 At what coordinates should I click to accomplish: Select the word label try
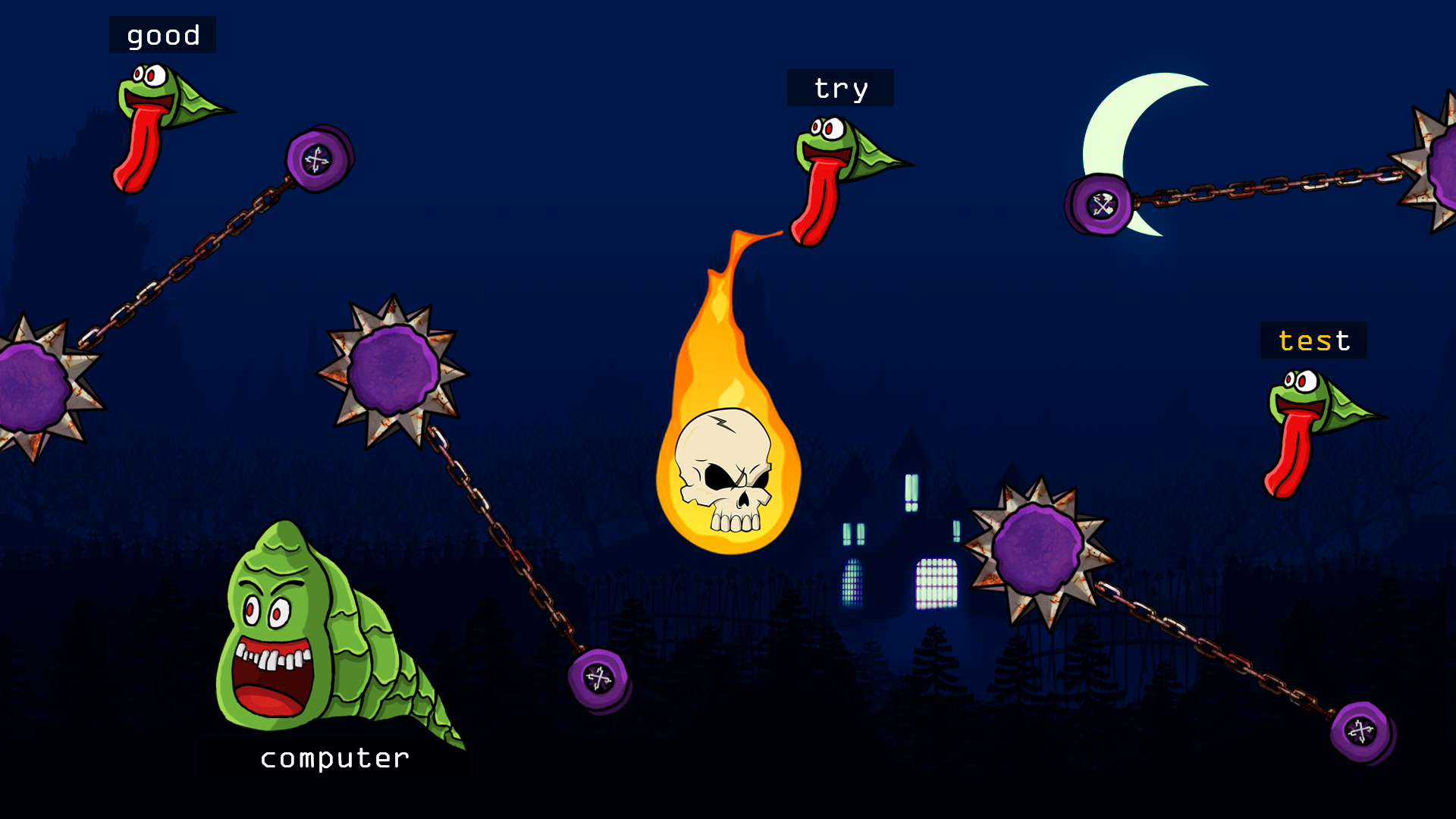point(840,87)
